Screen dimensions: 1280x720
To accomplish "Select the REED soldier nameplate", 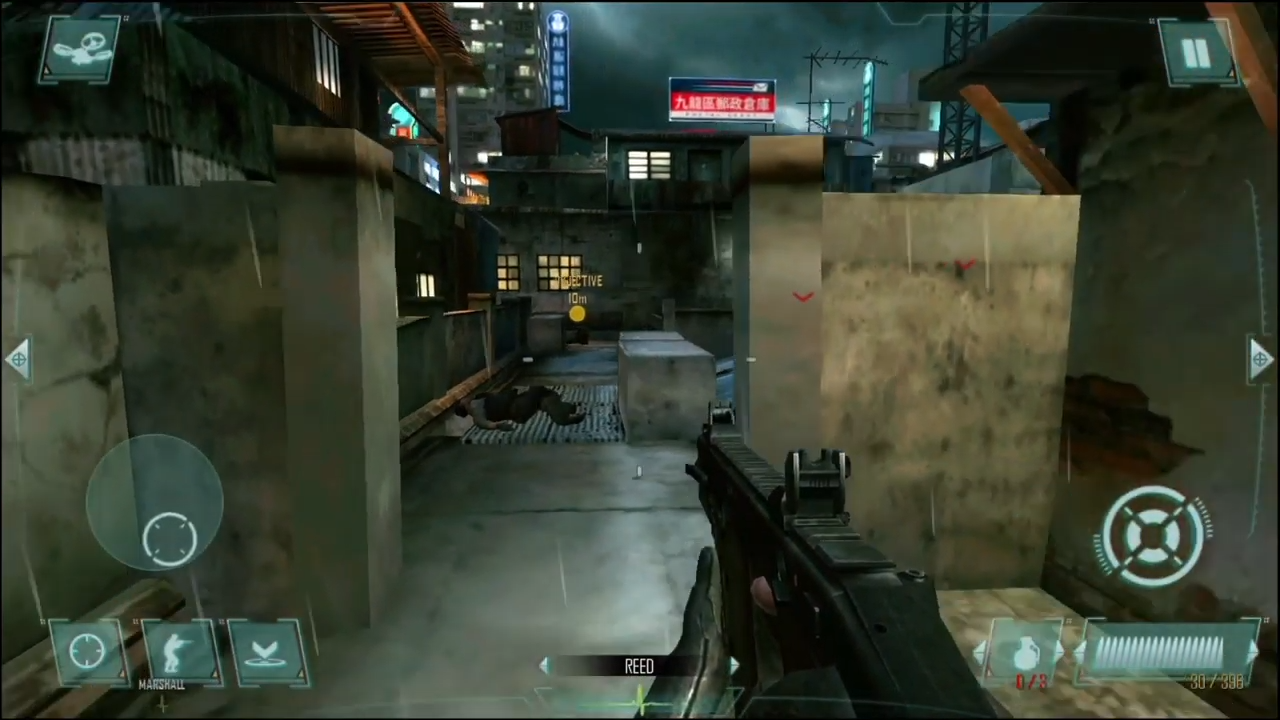I will click(640, 667).
